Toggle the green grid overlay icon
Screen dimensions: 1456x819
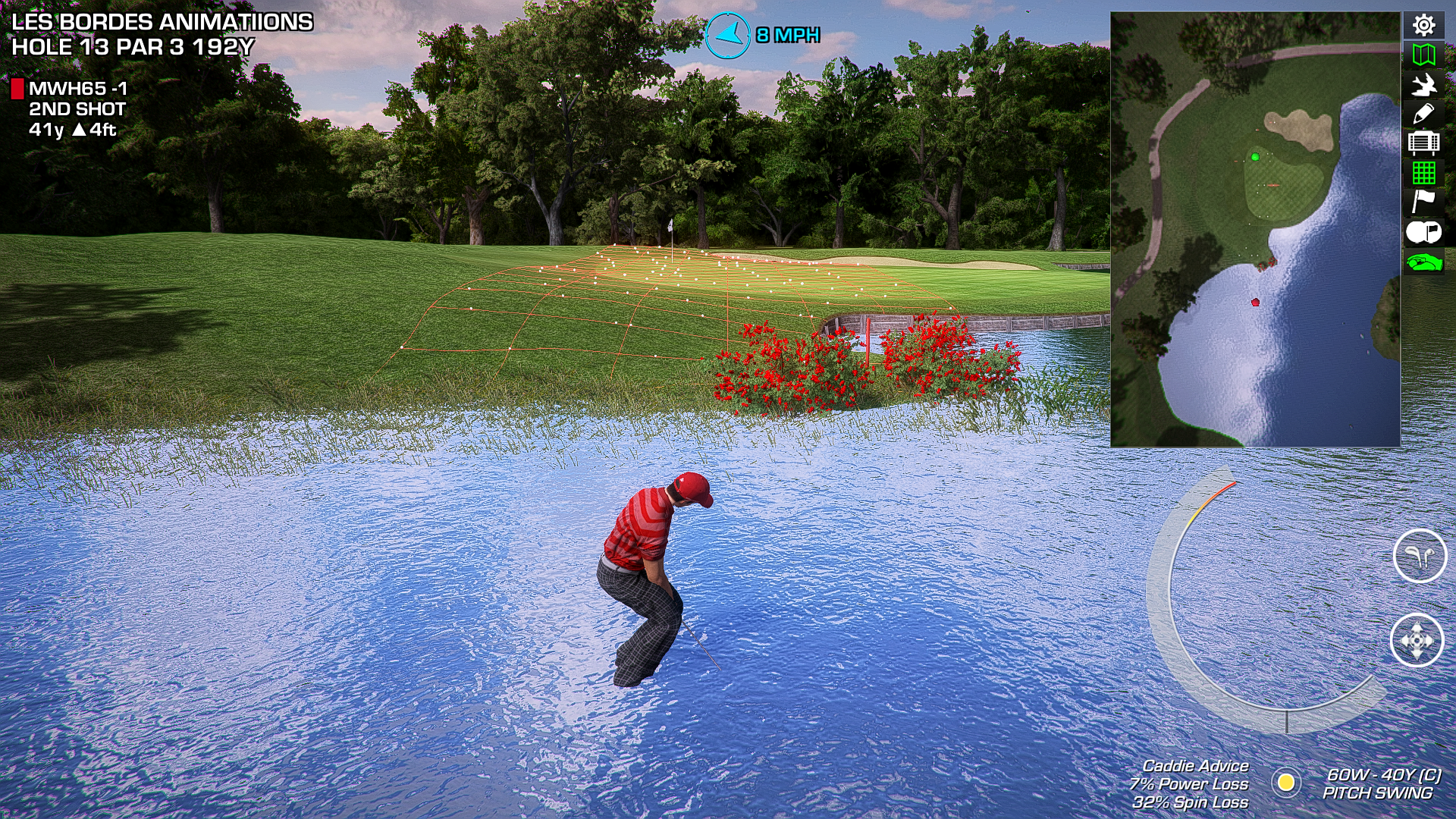pyautogui.click(x=1423, y=173)
